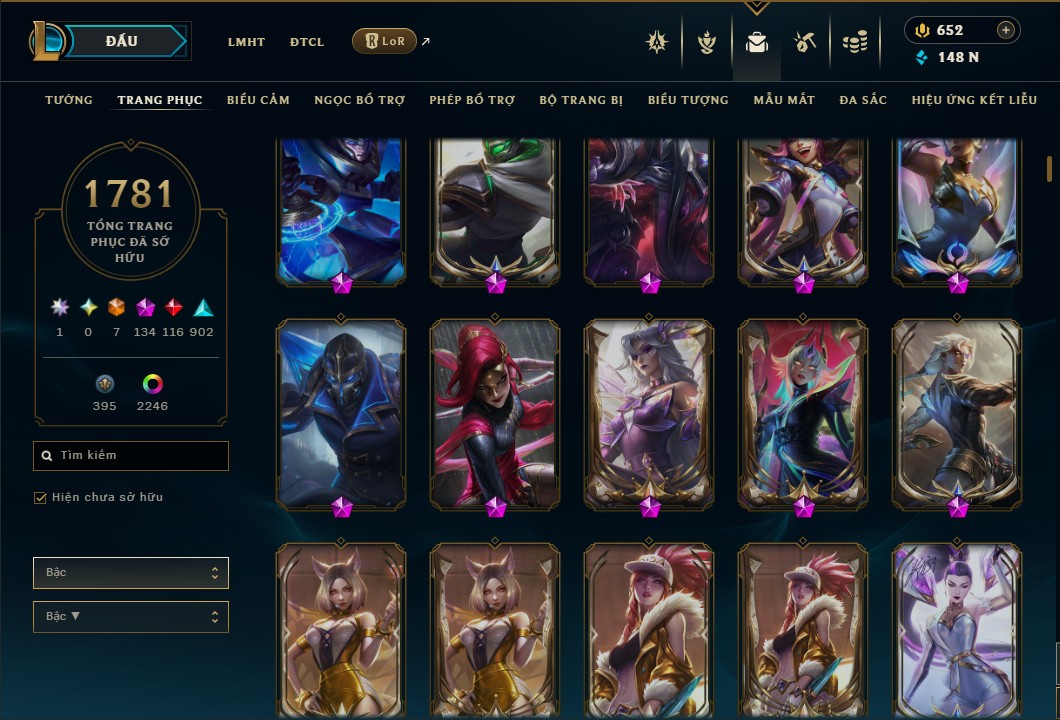Click the Tìm kiếm search field
The width and height of the screenshot is (1060, 720).
(x=131, y=456)
